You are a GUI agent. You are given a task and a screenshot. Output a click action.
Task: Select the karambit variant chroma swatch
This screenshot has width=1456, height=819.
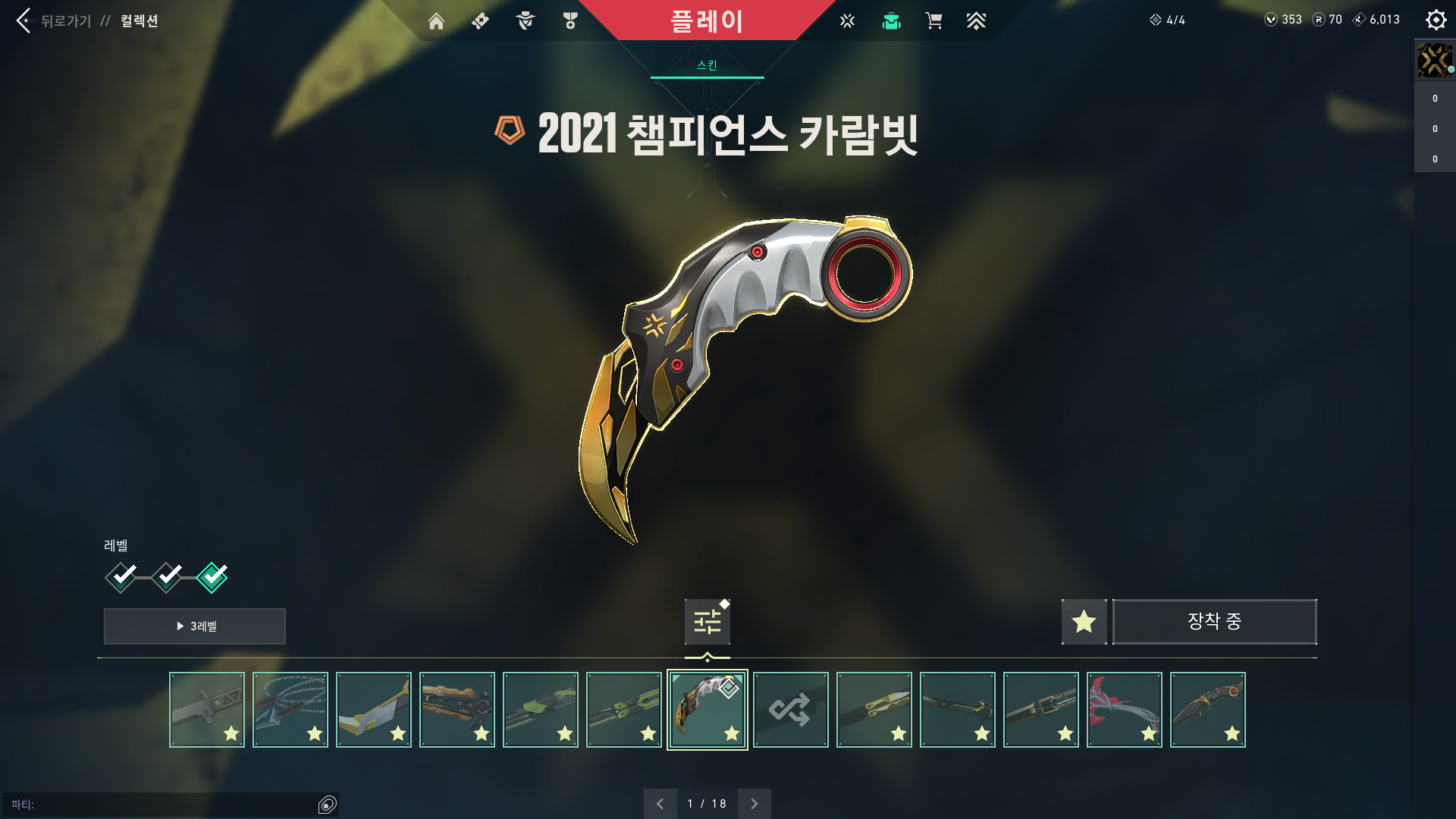pyautogui.click(x=707, y=620)
